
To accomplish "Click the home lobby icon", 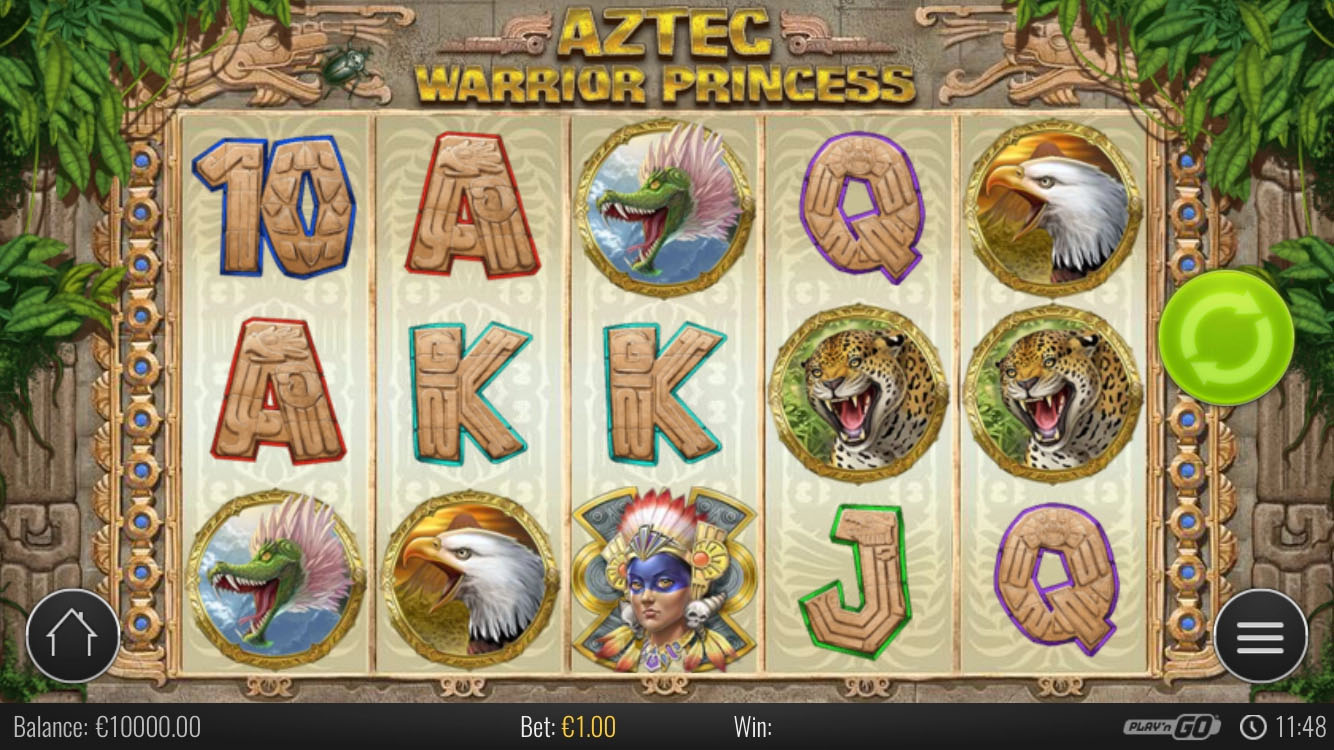I will point(73,636).
